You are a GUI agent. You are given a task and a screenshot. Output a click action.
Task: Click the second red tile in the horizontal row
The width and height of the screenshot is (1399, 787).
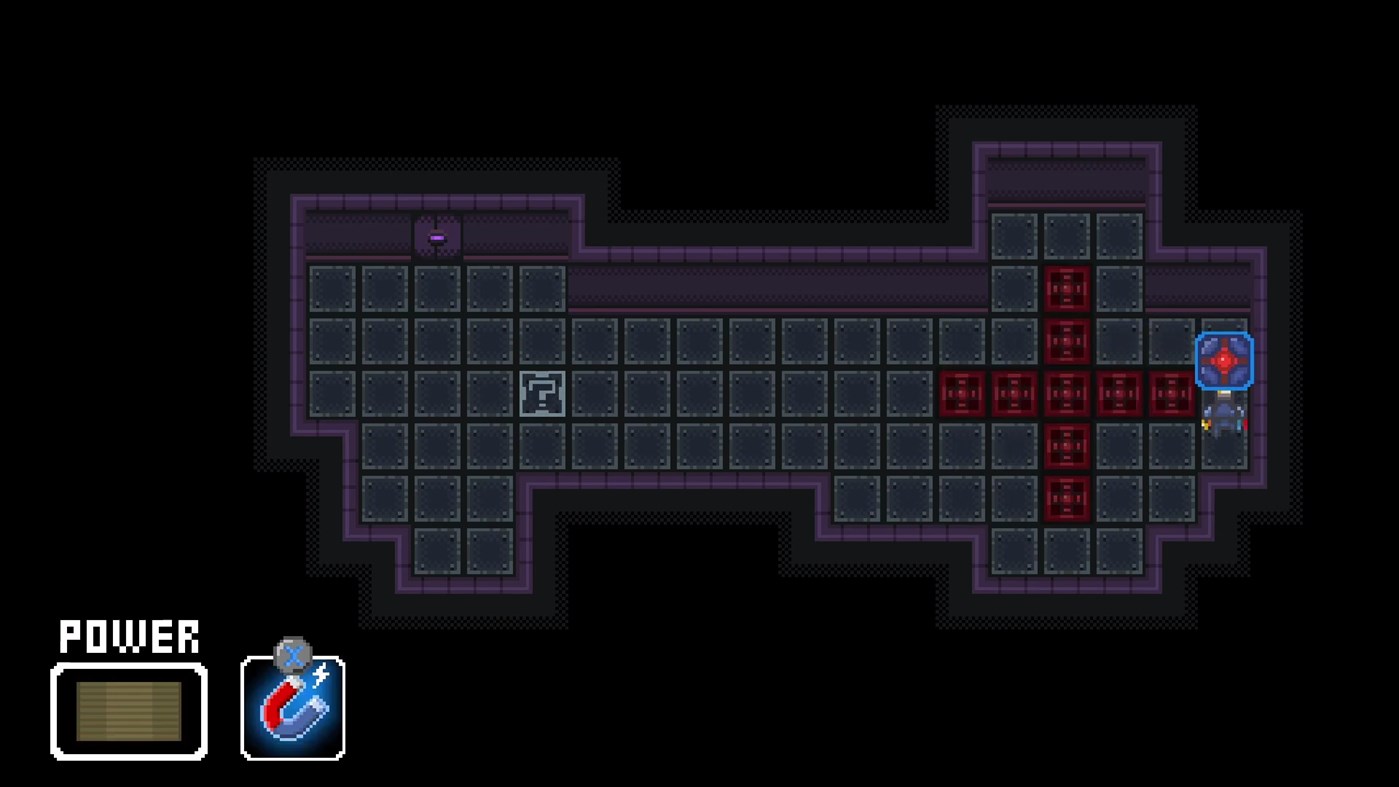pos(1015,392)
